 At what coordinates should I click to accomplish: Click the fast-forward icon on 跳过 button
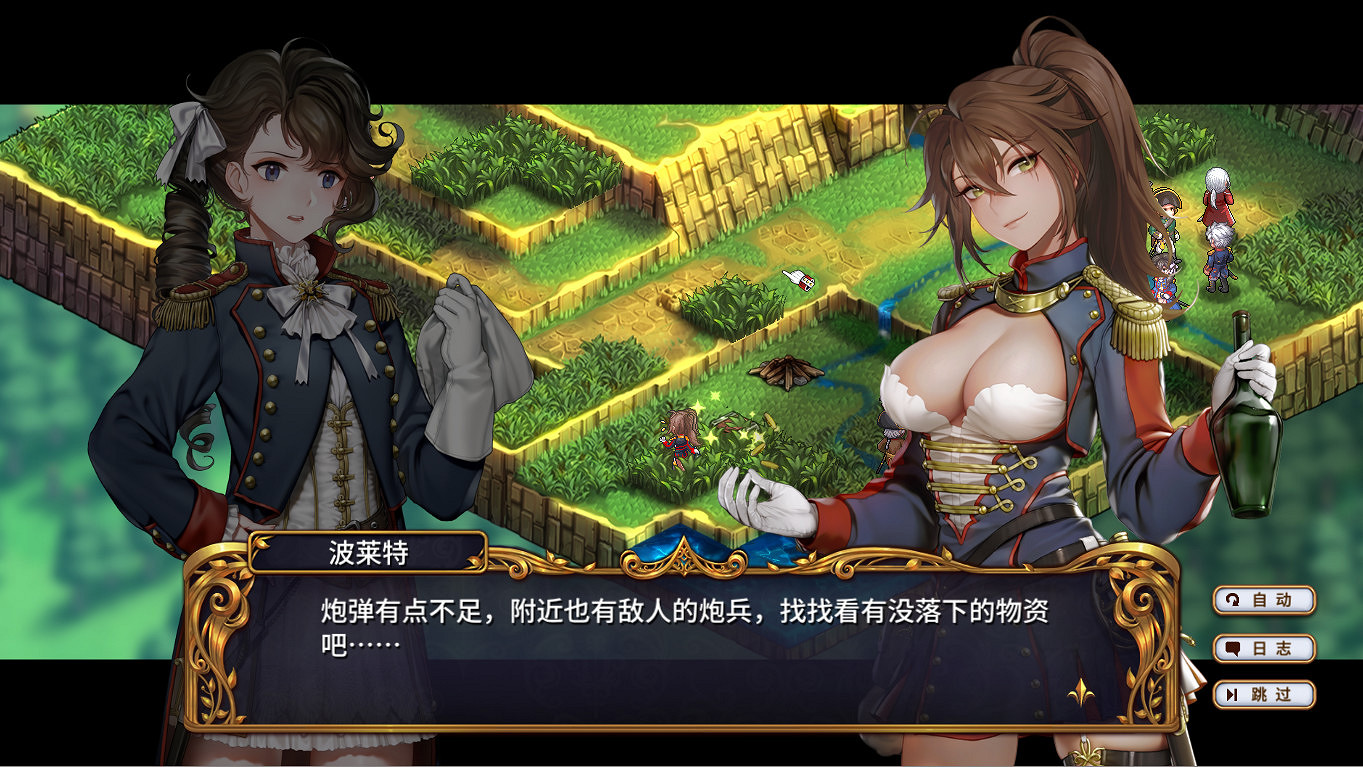click(1233, 696)
